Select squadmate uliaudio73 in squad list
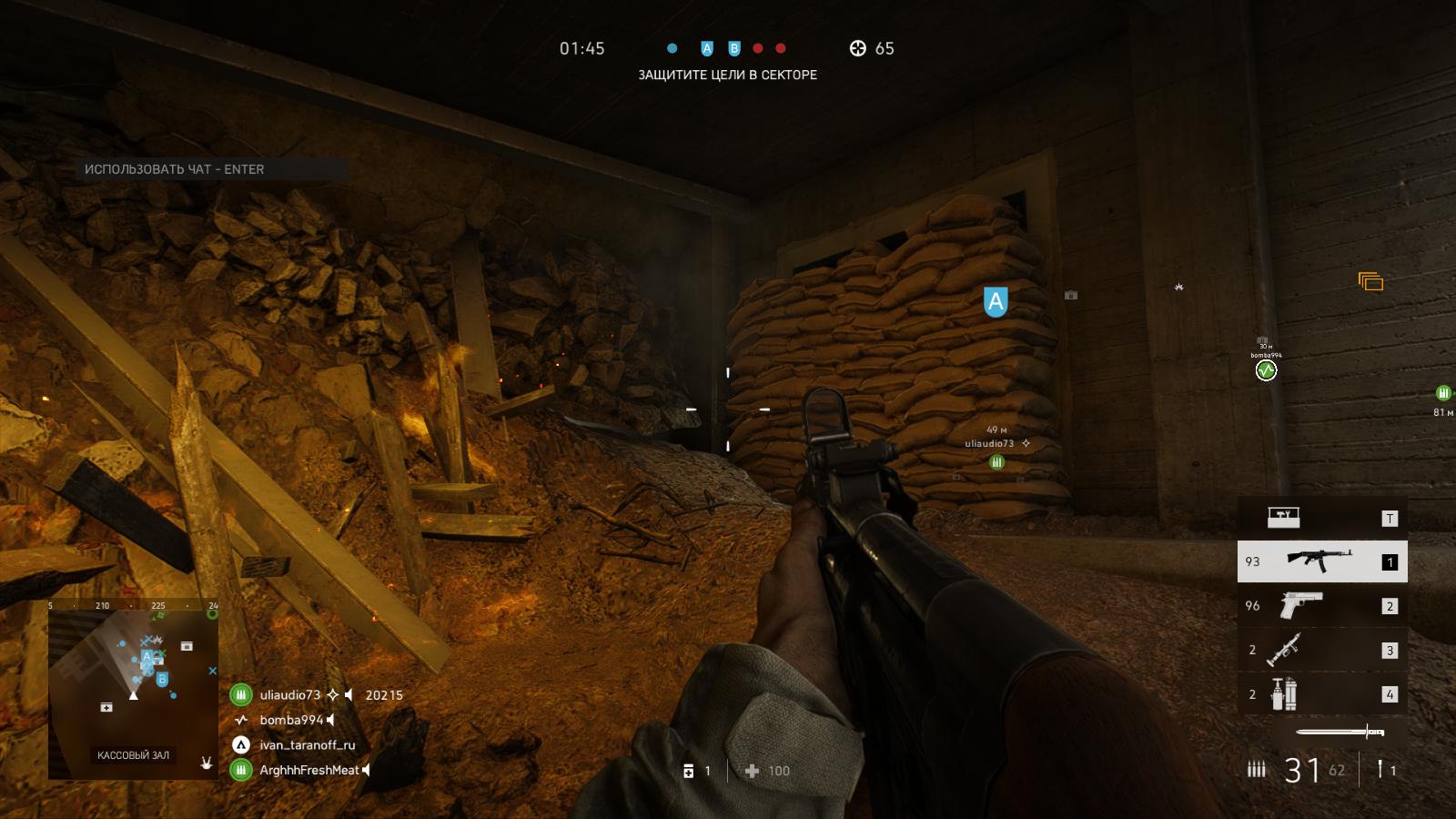 [x=289, y=695]
